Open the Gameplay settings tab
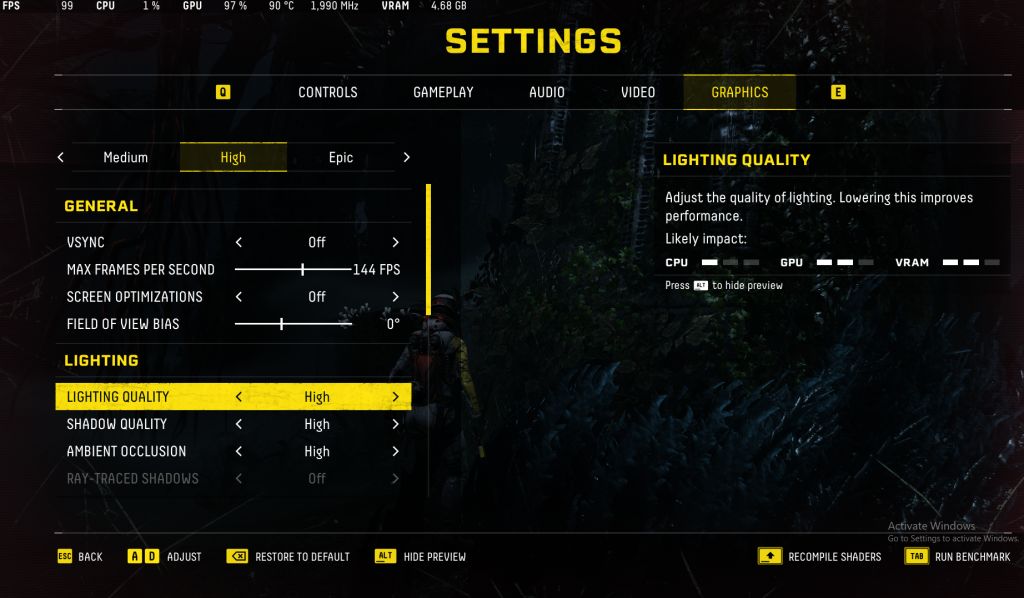Image resolution: width=1024 pixels, height=598 pixels. pos(443,92)
